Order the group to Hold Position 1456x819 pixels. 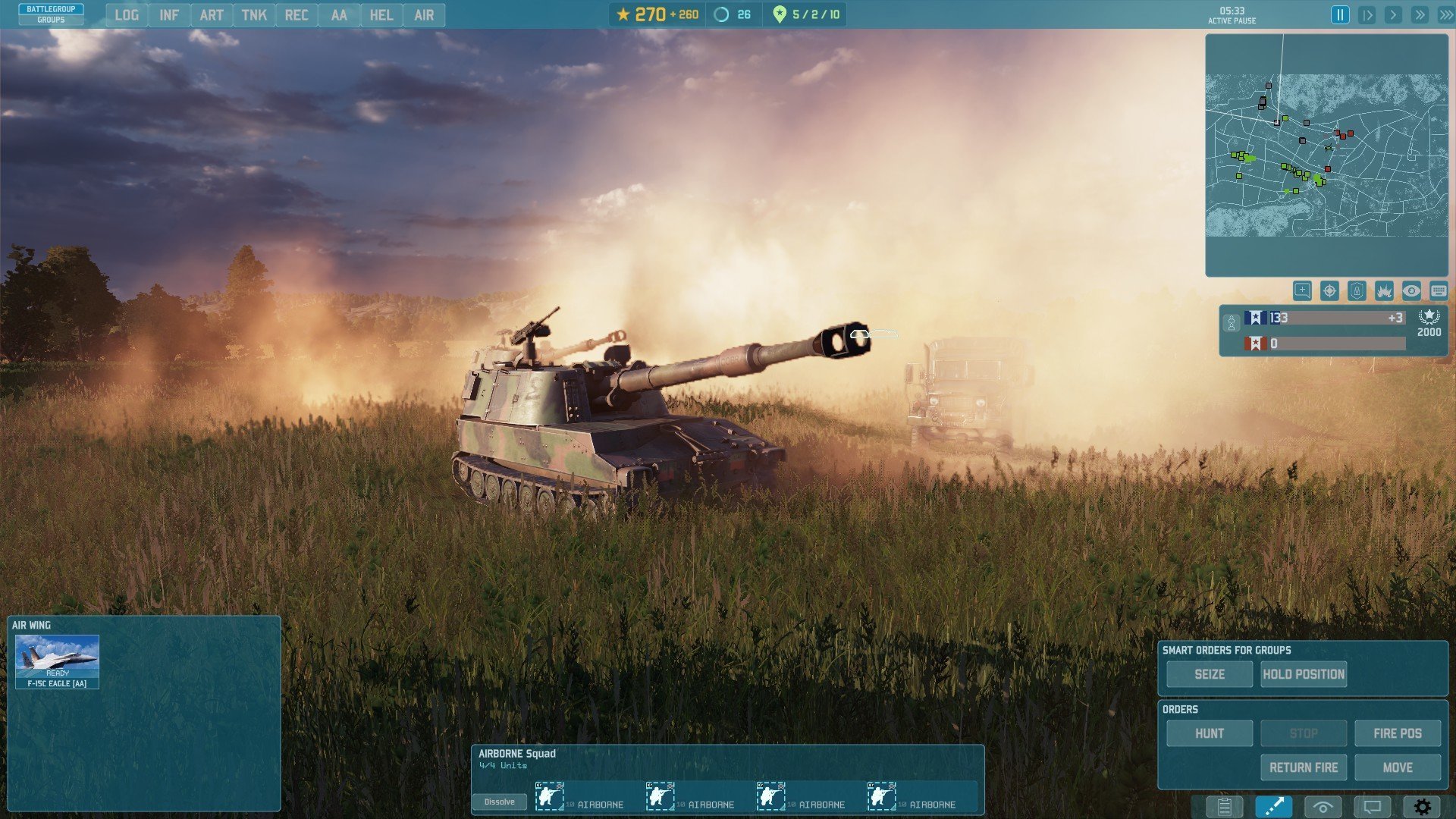[1304, 674]
